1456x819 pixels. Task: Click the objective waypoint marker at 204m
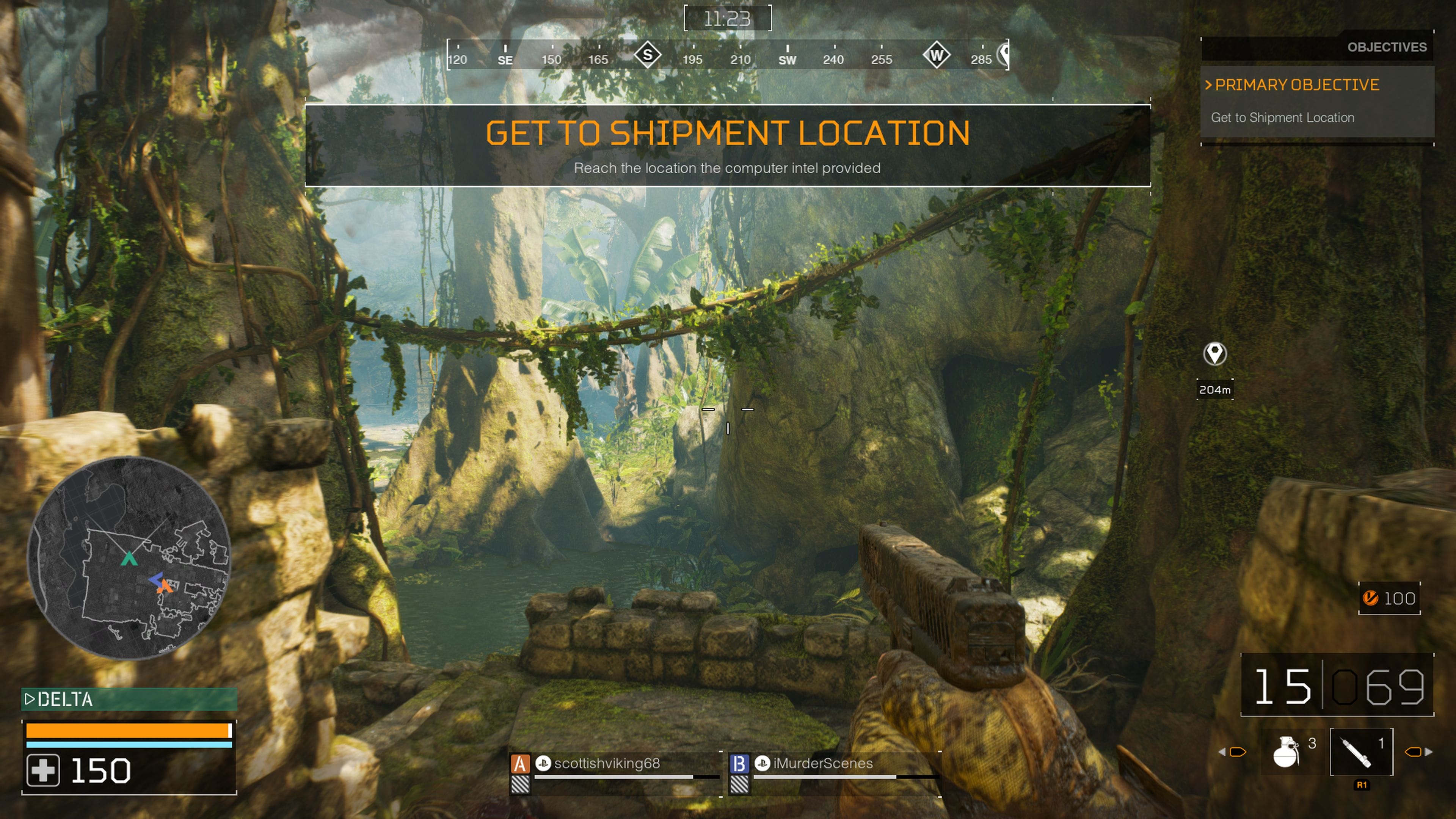(x=1214, y=355)
